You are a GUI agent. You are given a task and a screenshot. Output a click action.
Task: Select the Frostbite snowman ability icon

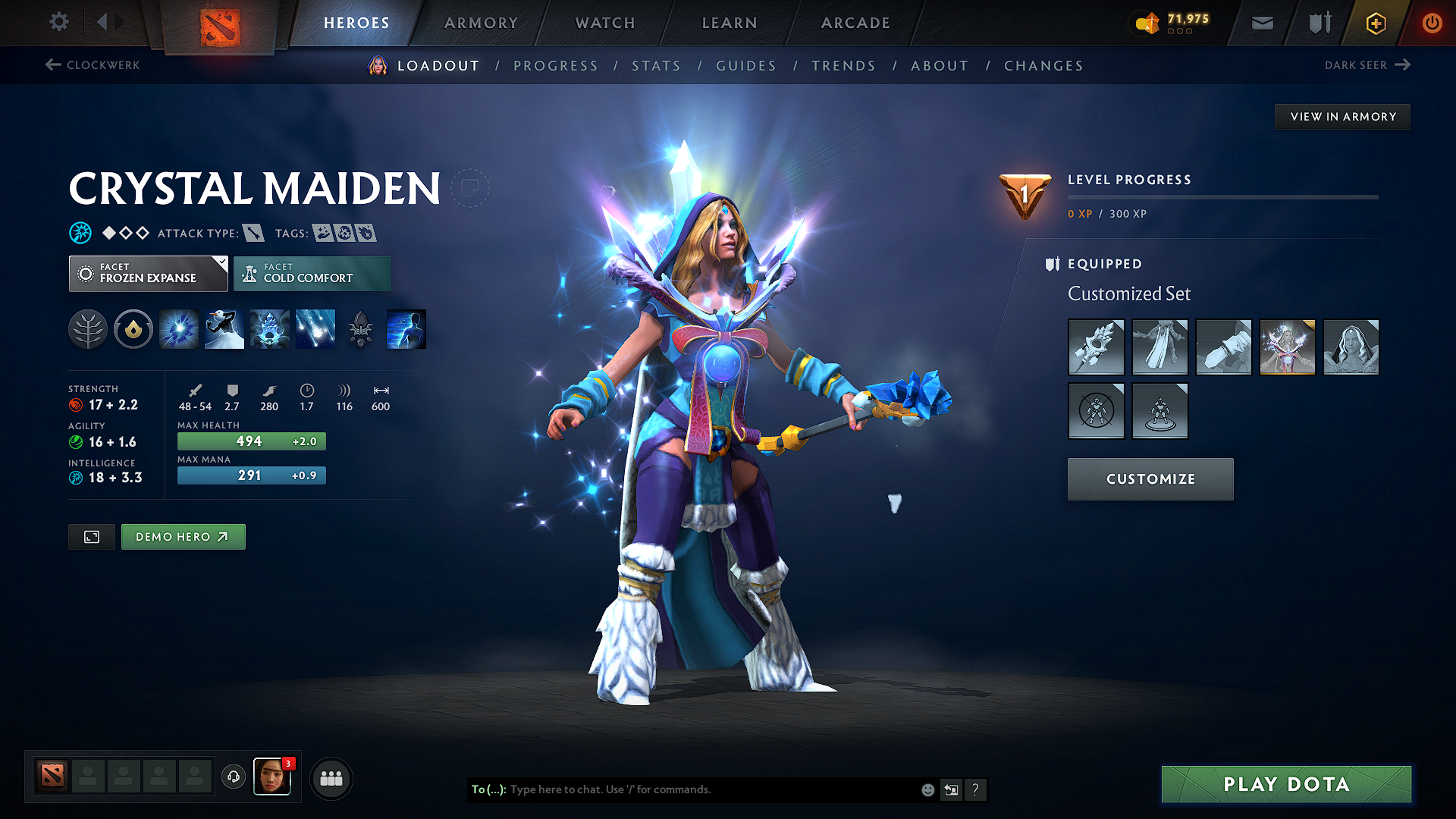coord(224,328)
